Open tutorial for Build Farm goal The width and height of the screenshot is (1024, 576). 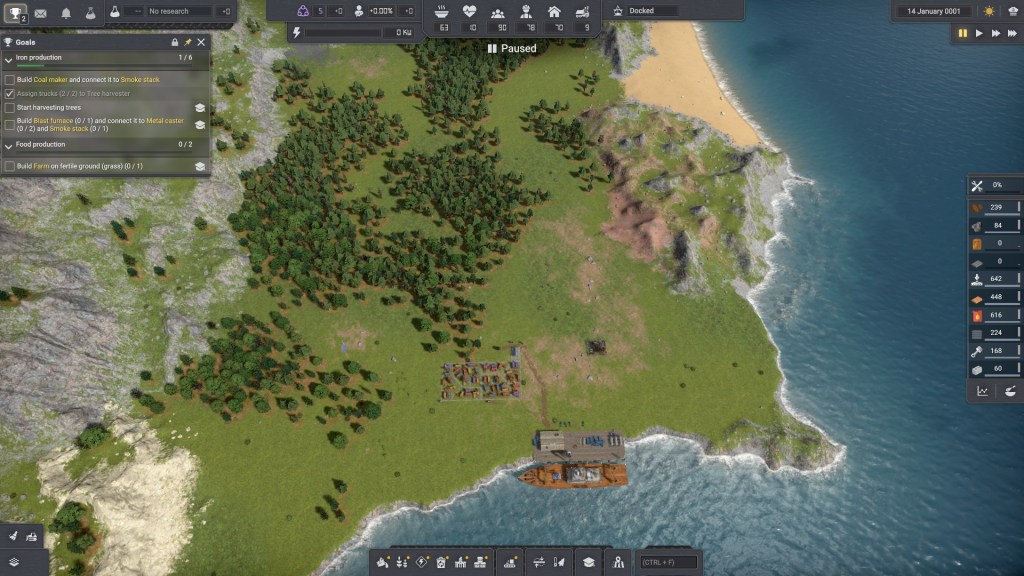[199, 166]
